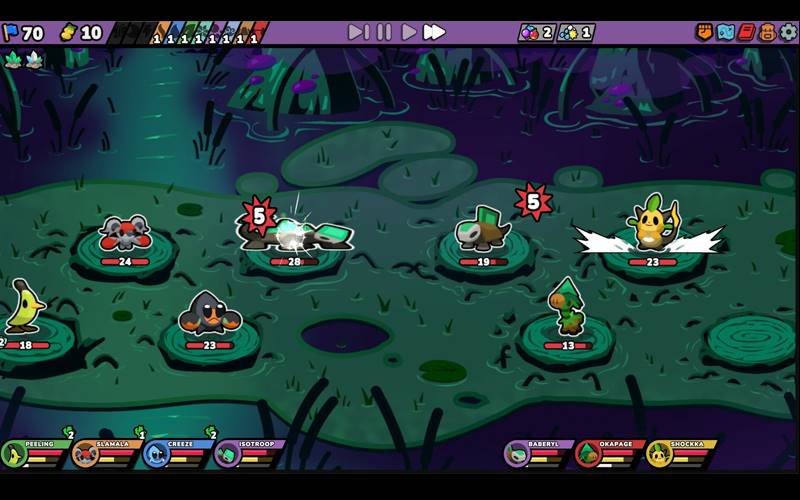This screenshot has height=500, width=800.
Task: Enable fast-forward battle speed
Action: pos(434,32)
